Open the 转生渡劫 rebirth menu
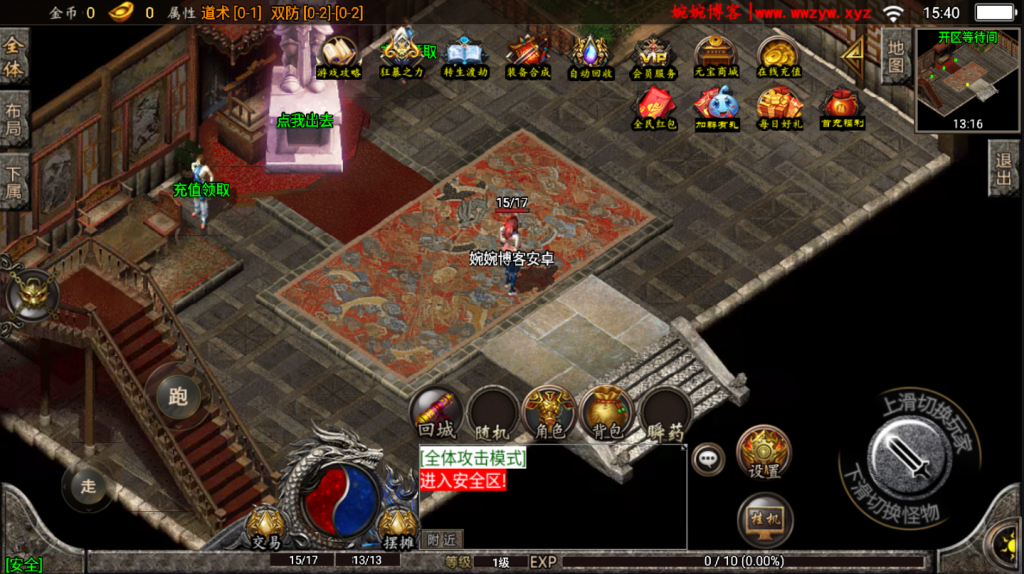 coord(464,55)
